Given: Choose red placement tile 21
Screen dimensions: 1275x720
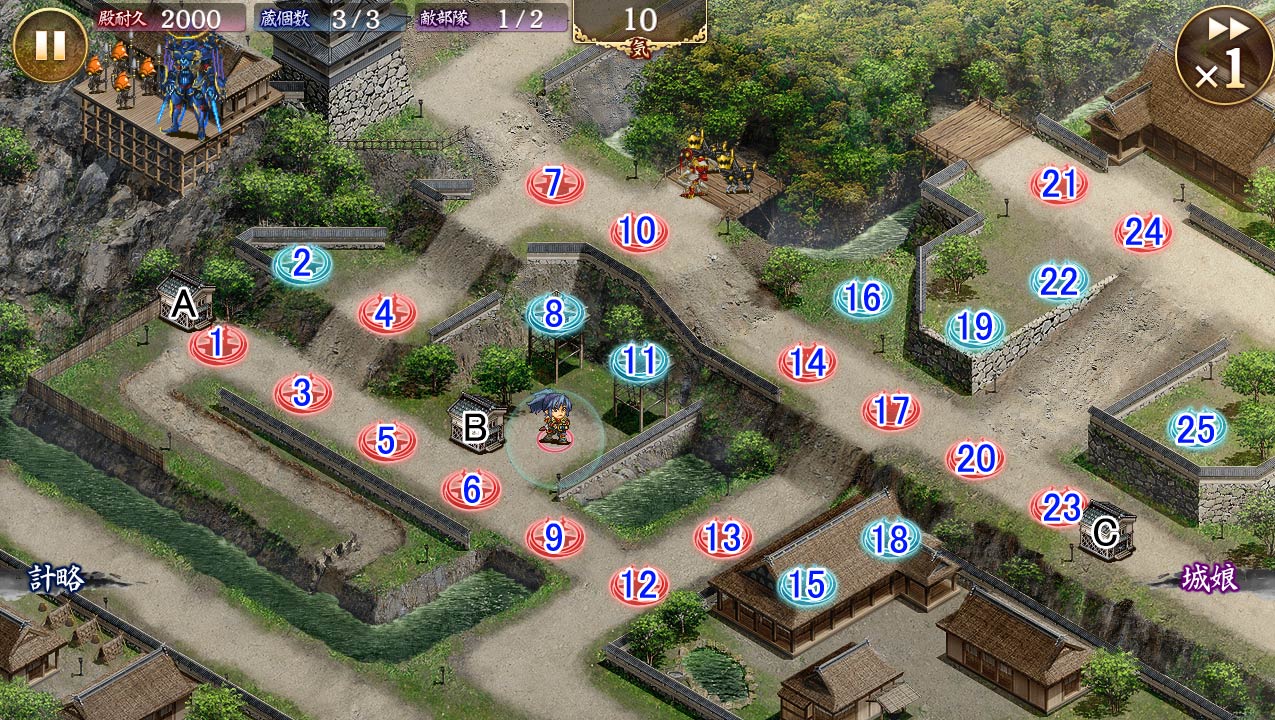Looking at the screenshot, I should pyautogui.click(x=1059, y=184).
